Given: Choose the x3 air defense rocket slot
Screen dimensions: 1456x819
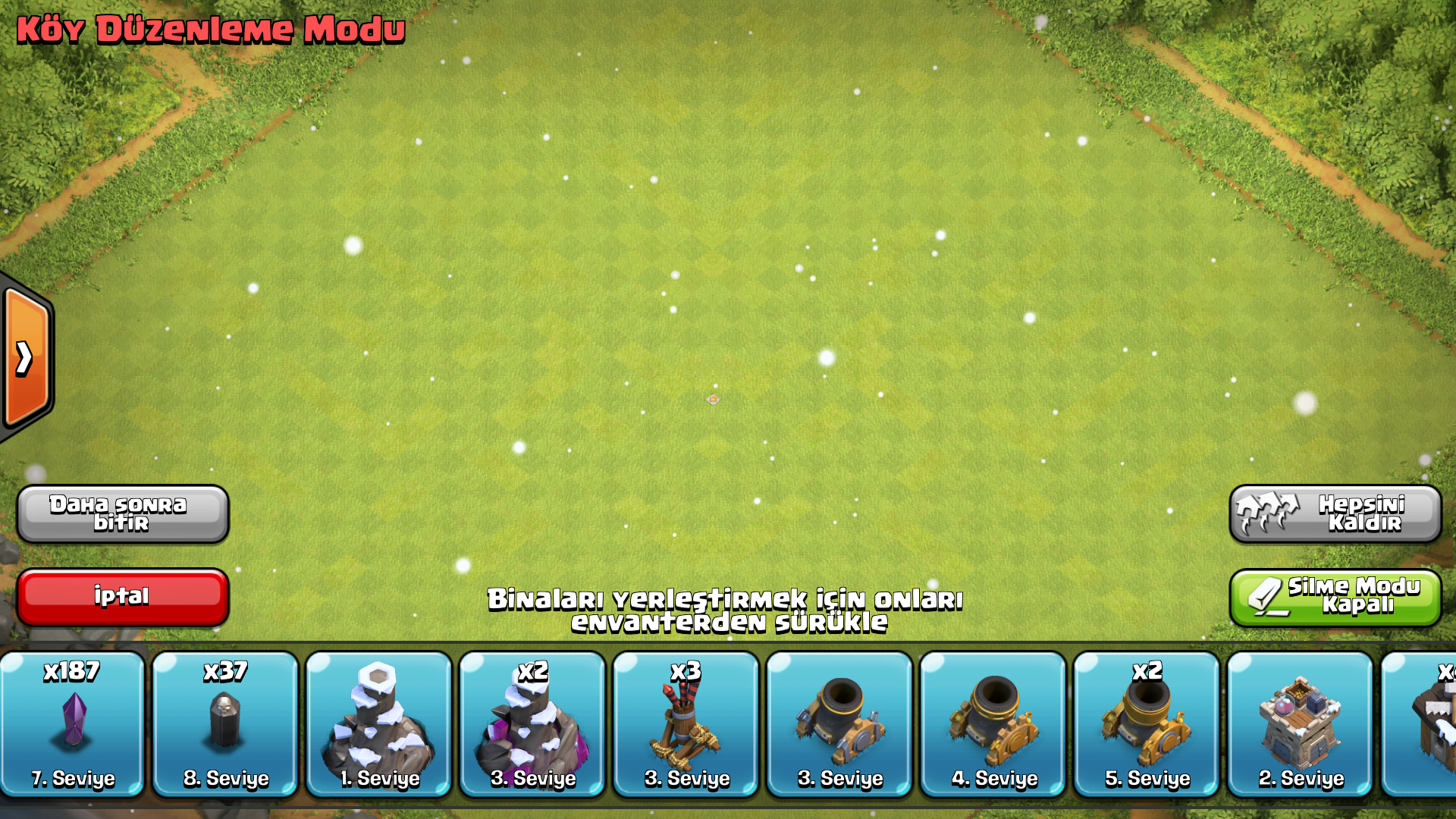Looking at the screenshot, I should 686,724.
